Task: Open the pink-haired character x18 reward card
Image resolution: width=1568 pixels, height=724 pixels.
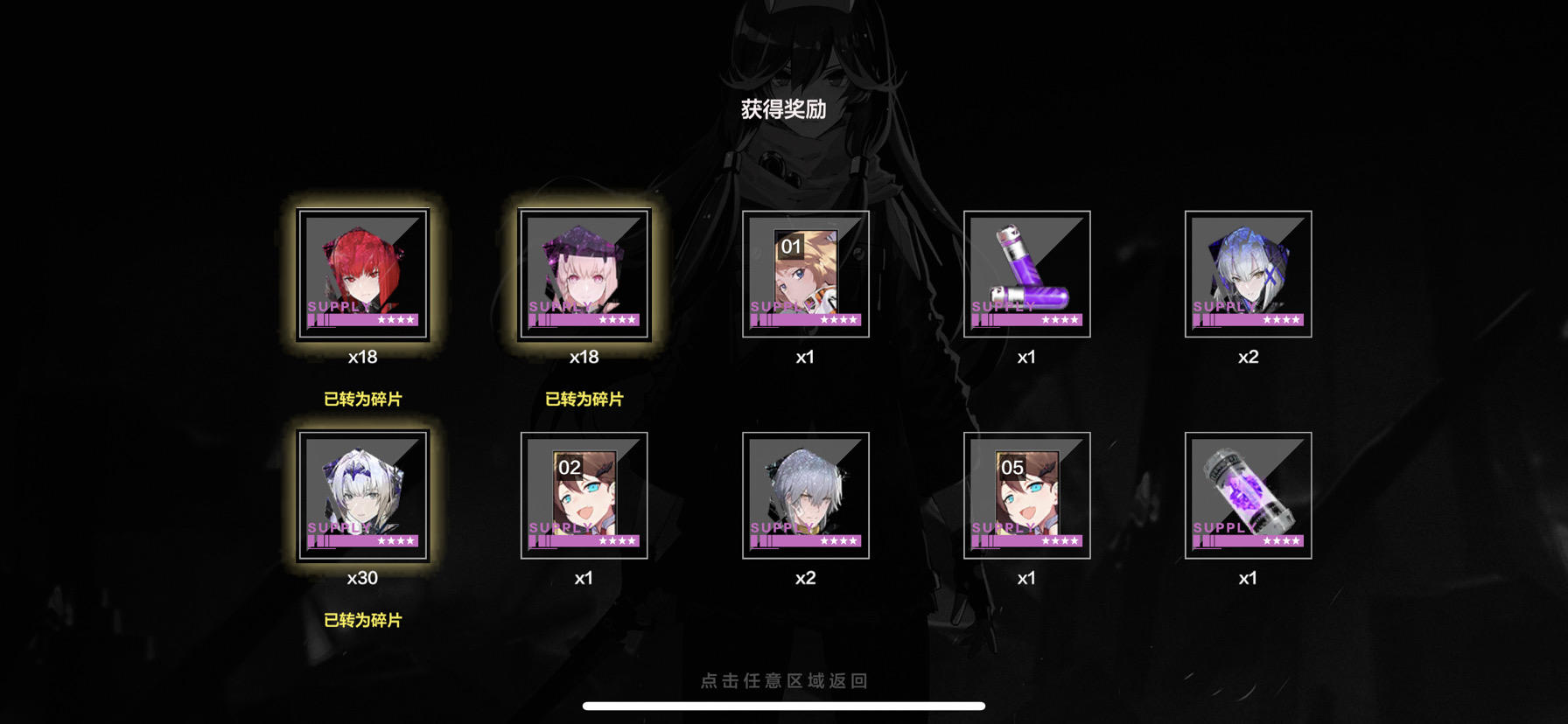Action: (584, 275)
